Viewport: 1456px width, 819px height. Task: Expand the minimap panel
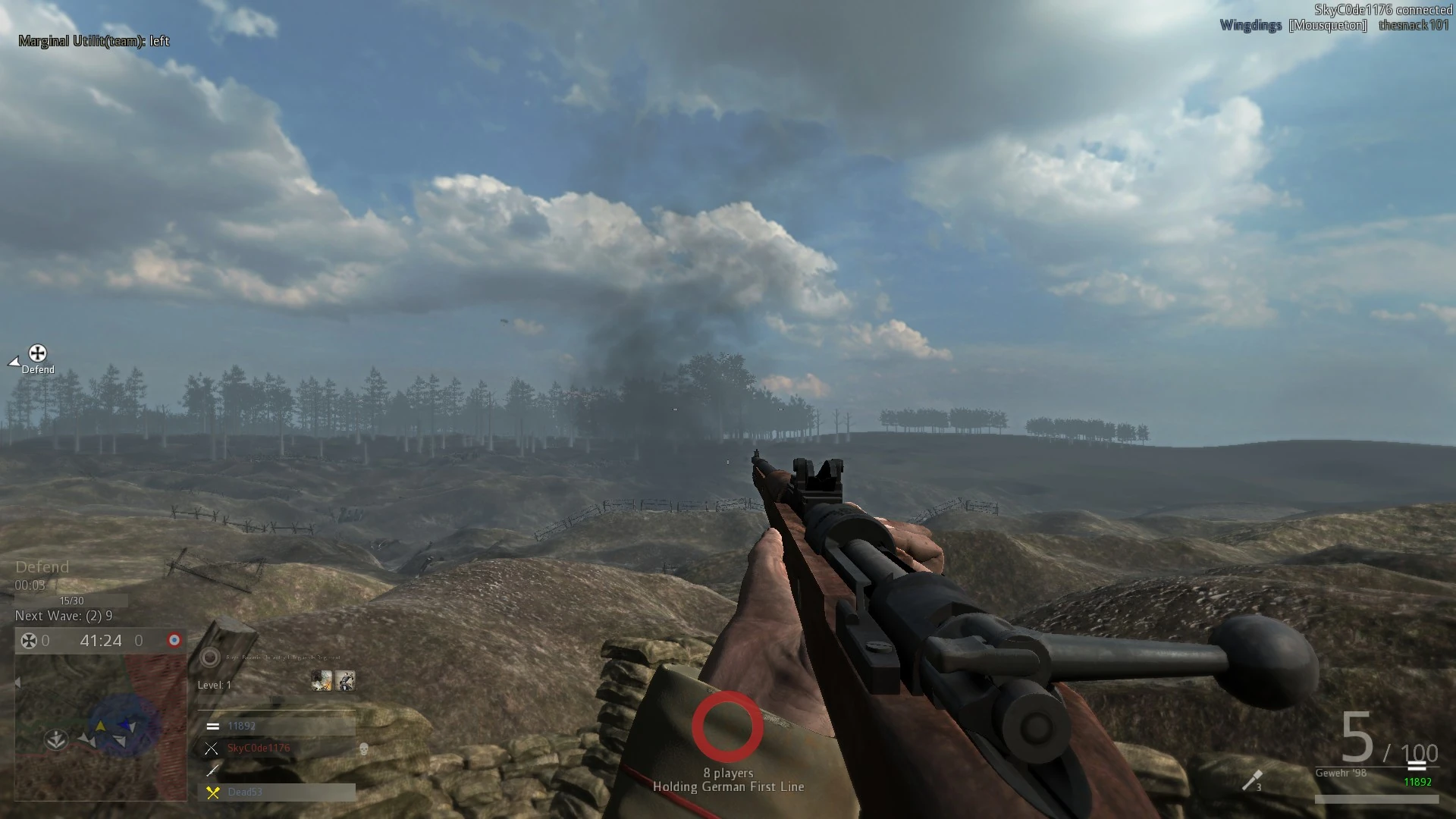pos(99,728)
